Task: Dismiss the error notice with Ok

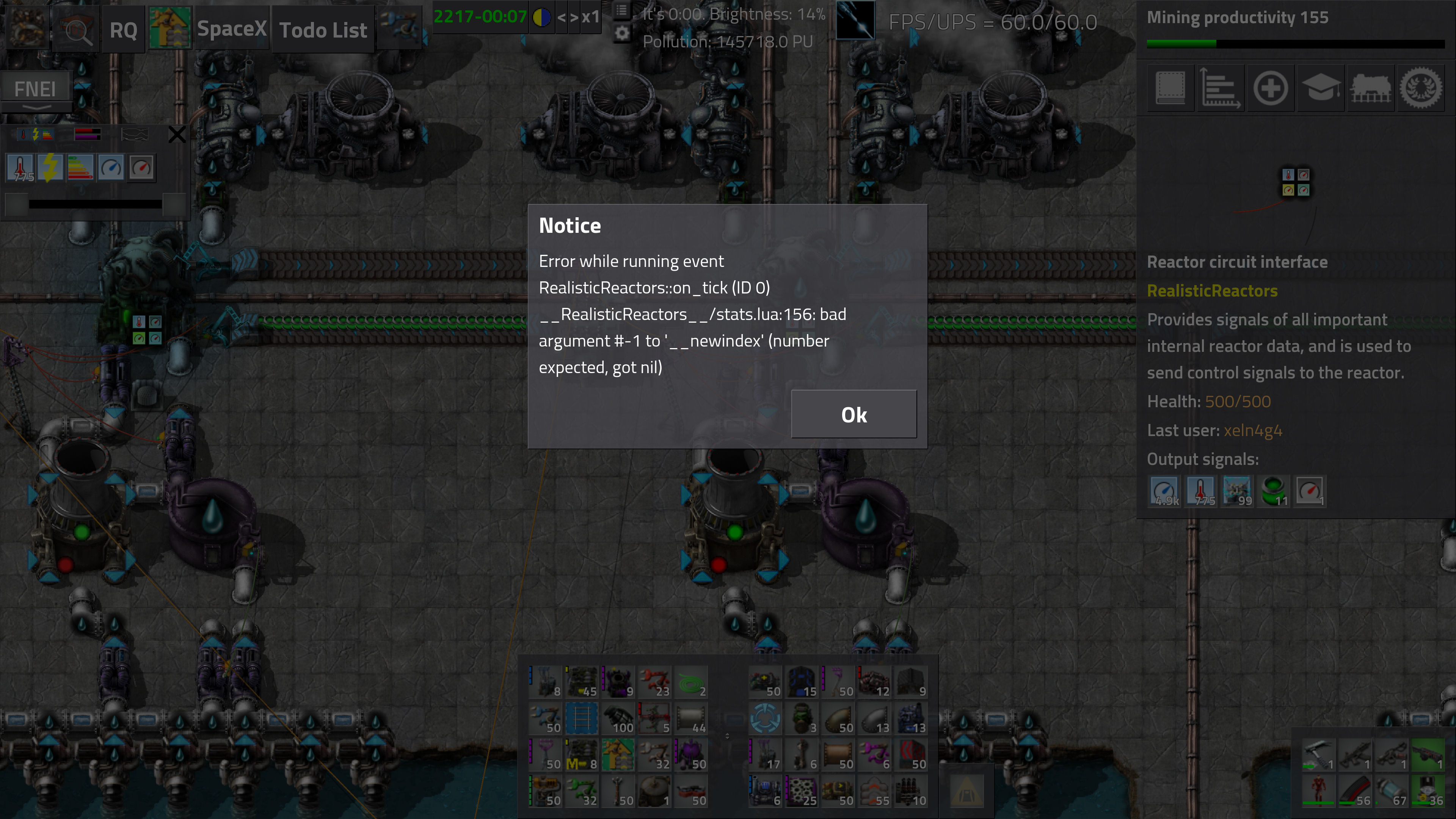Action: coord(854,414)
